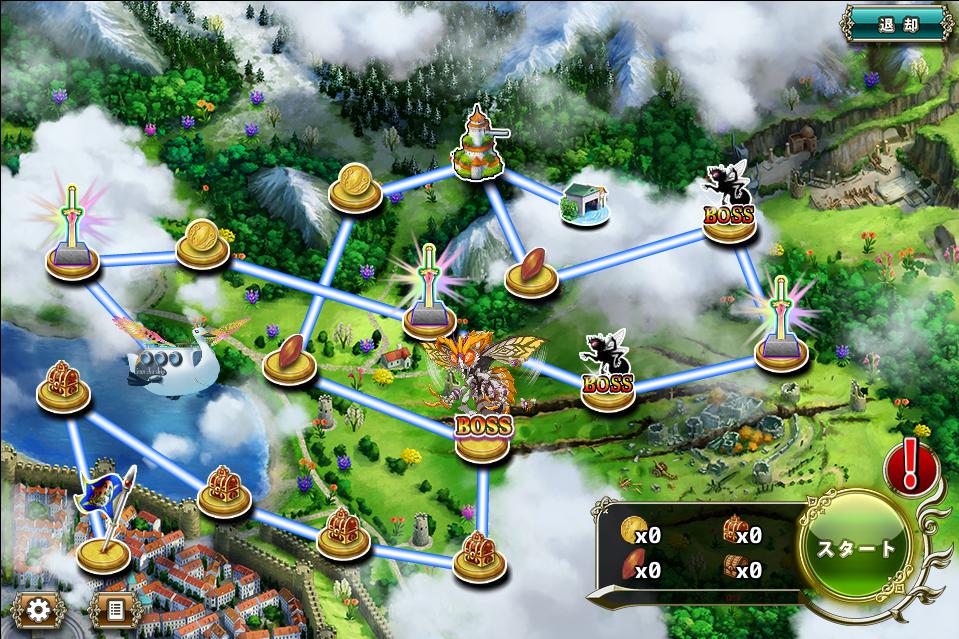Choose the small green-roofed house map node

pos(583,204)
